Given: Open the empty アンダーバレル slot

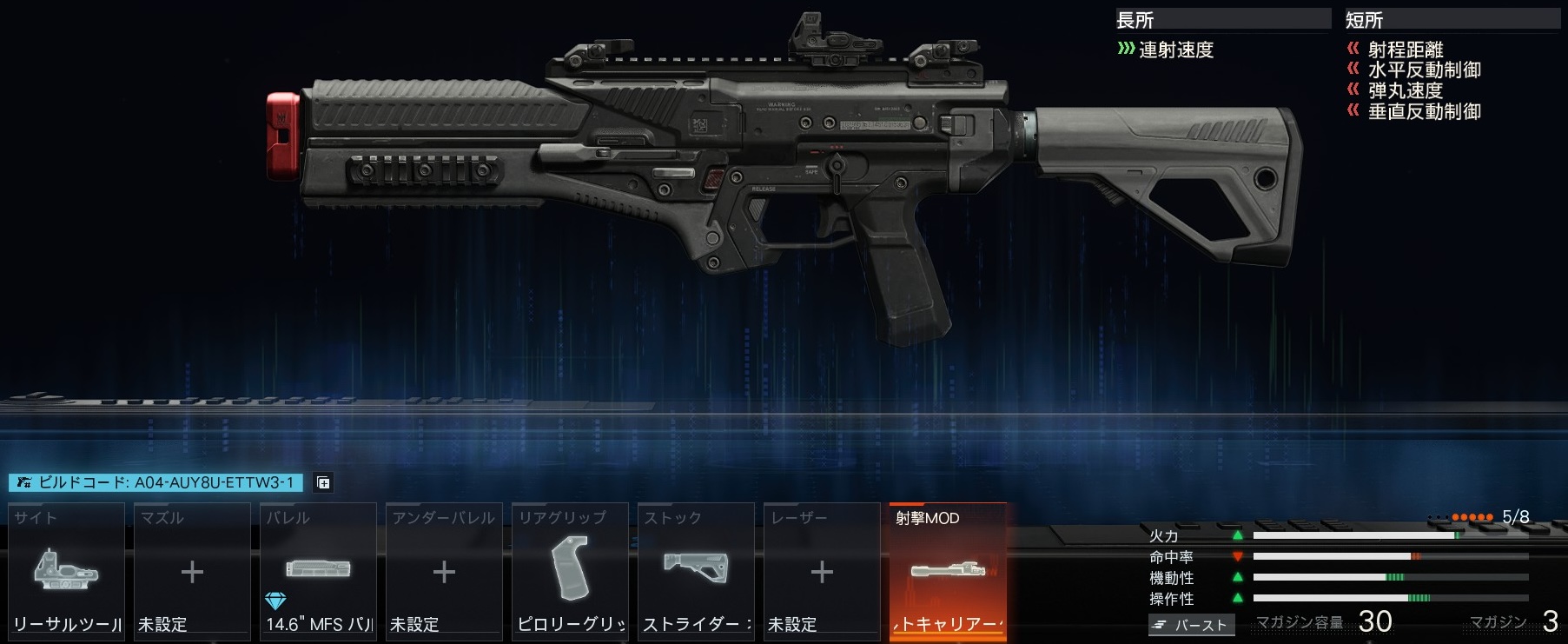Looking at the screenshot, I should point(444,571).
